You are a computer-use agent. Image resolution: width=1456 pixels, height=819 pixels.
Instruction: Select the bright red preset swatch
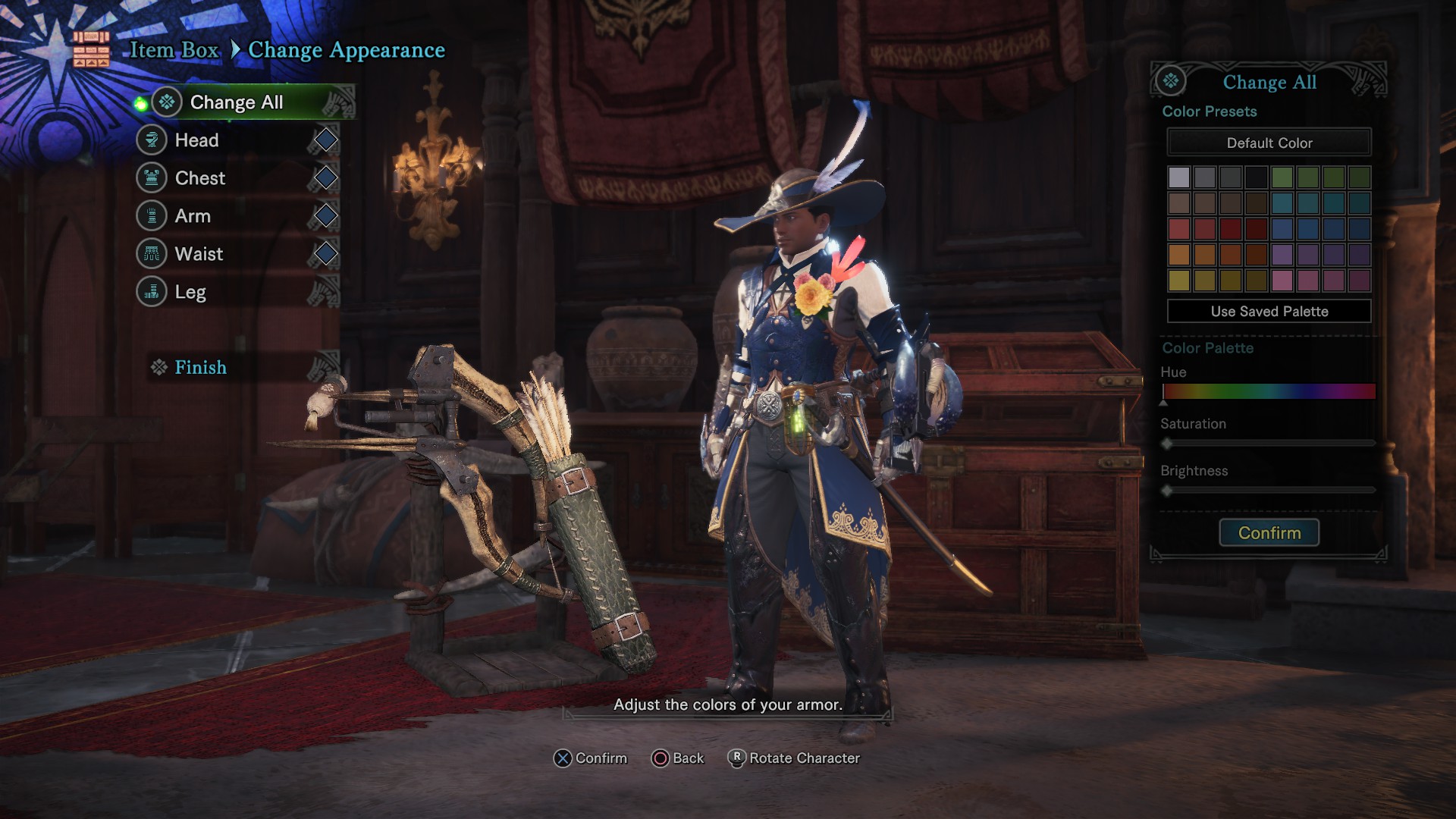[1179, 229]
